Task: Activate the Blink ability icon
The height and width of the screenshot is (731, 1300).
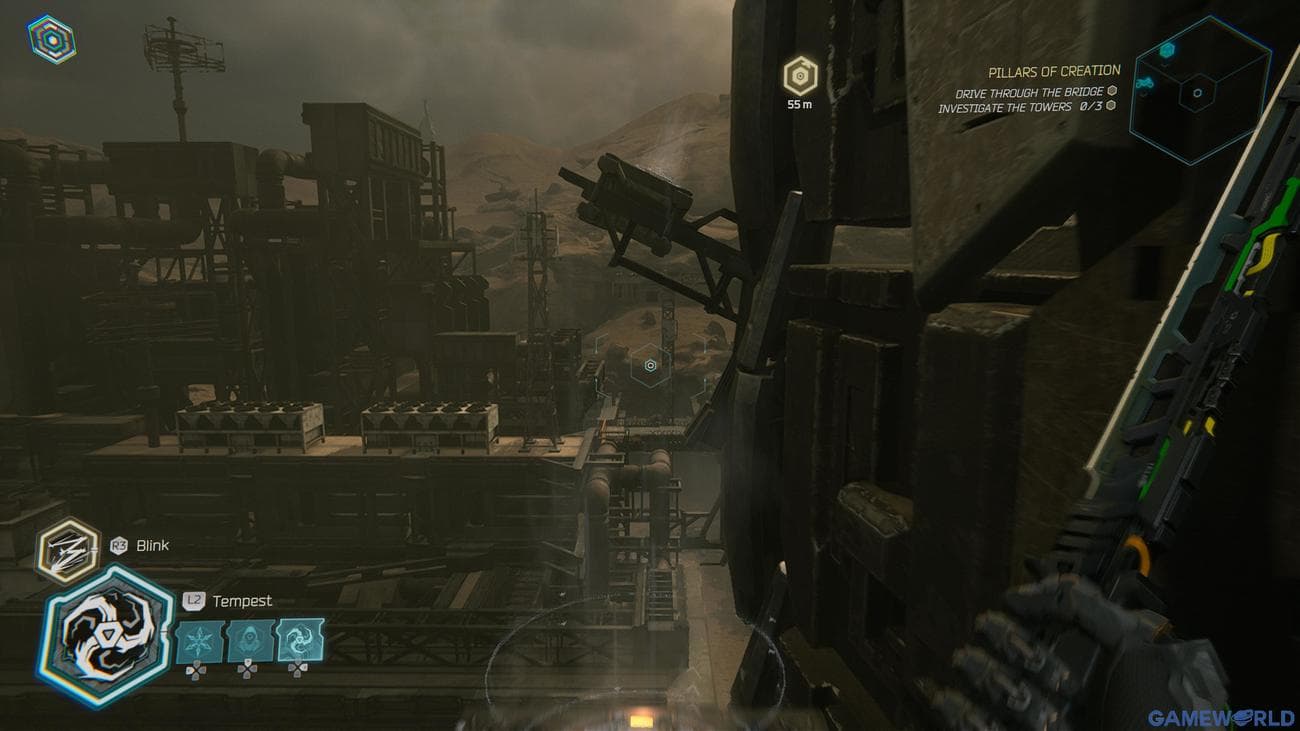Action: (69, 550)
